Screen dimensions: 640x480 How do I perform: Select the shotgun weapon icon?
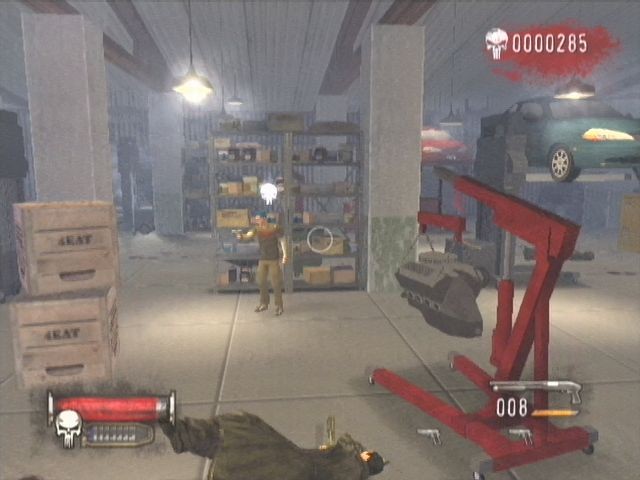click(536, 389)
